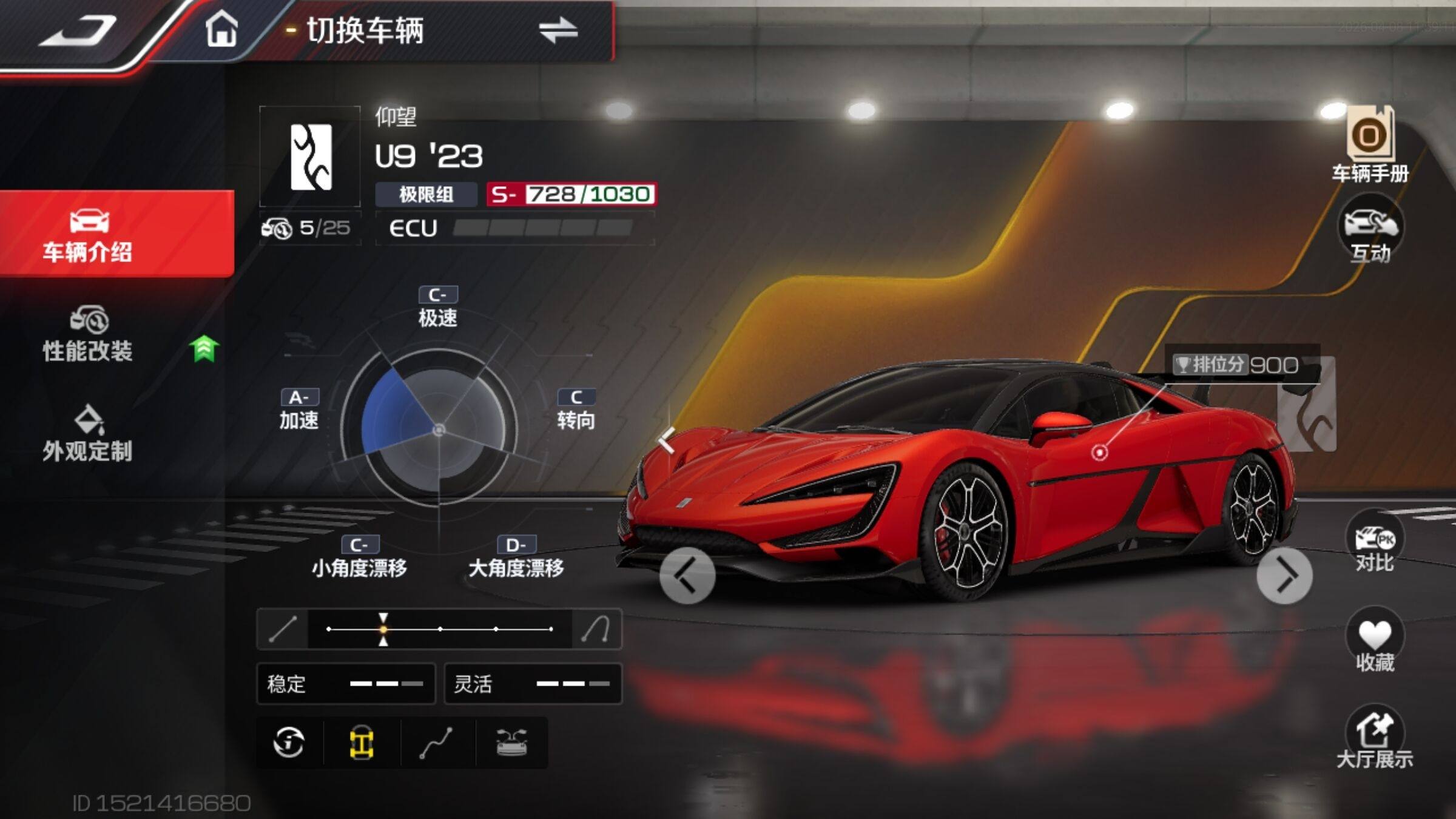Toggle the open-doors car icon
Screen dimensions: 1456x819
(511, 743)
